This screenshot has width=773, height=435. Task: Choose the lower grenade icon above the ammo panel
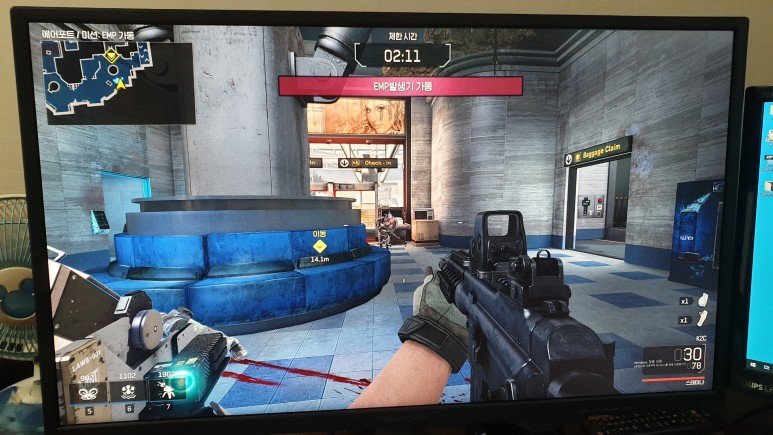pyautogui.click(x=700, y=319)
